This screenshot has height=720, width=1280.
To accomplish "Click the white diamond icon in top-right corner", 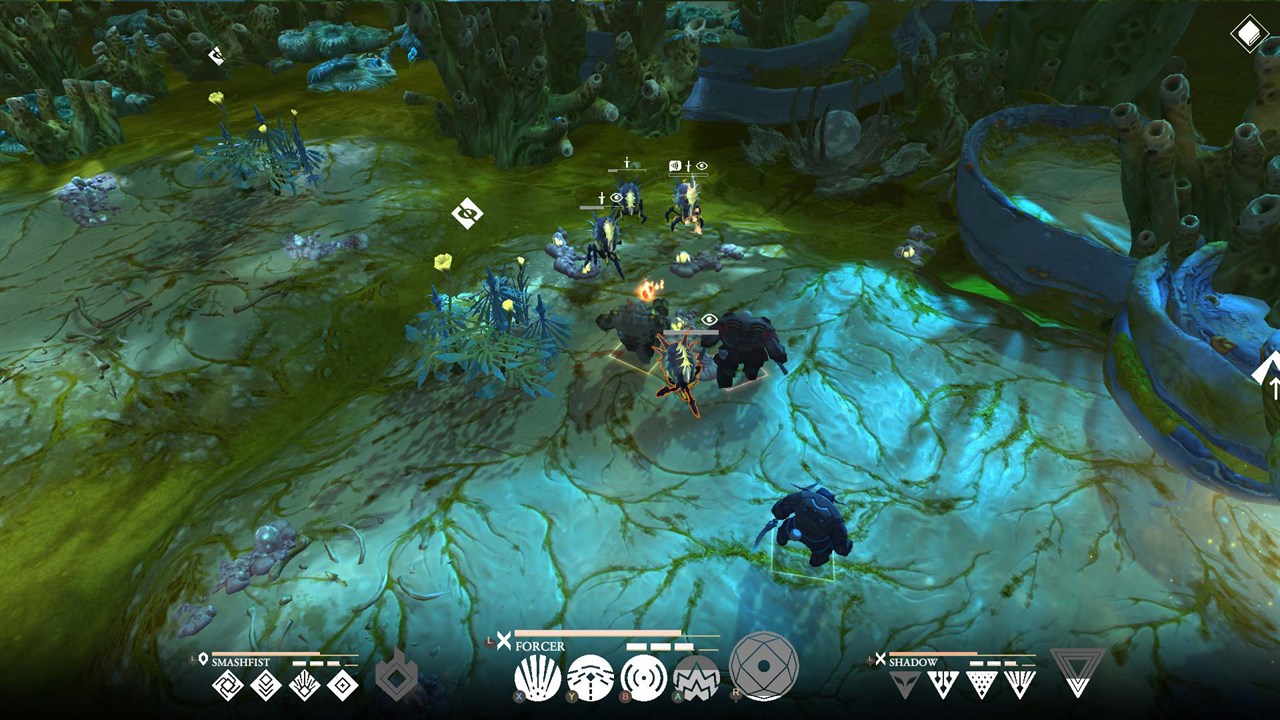I will click(x=1248, y=35).
